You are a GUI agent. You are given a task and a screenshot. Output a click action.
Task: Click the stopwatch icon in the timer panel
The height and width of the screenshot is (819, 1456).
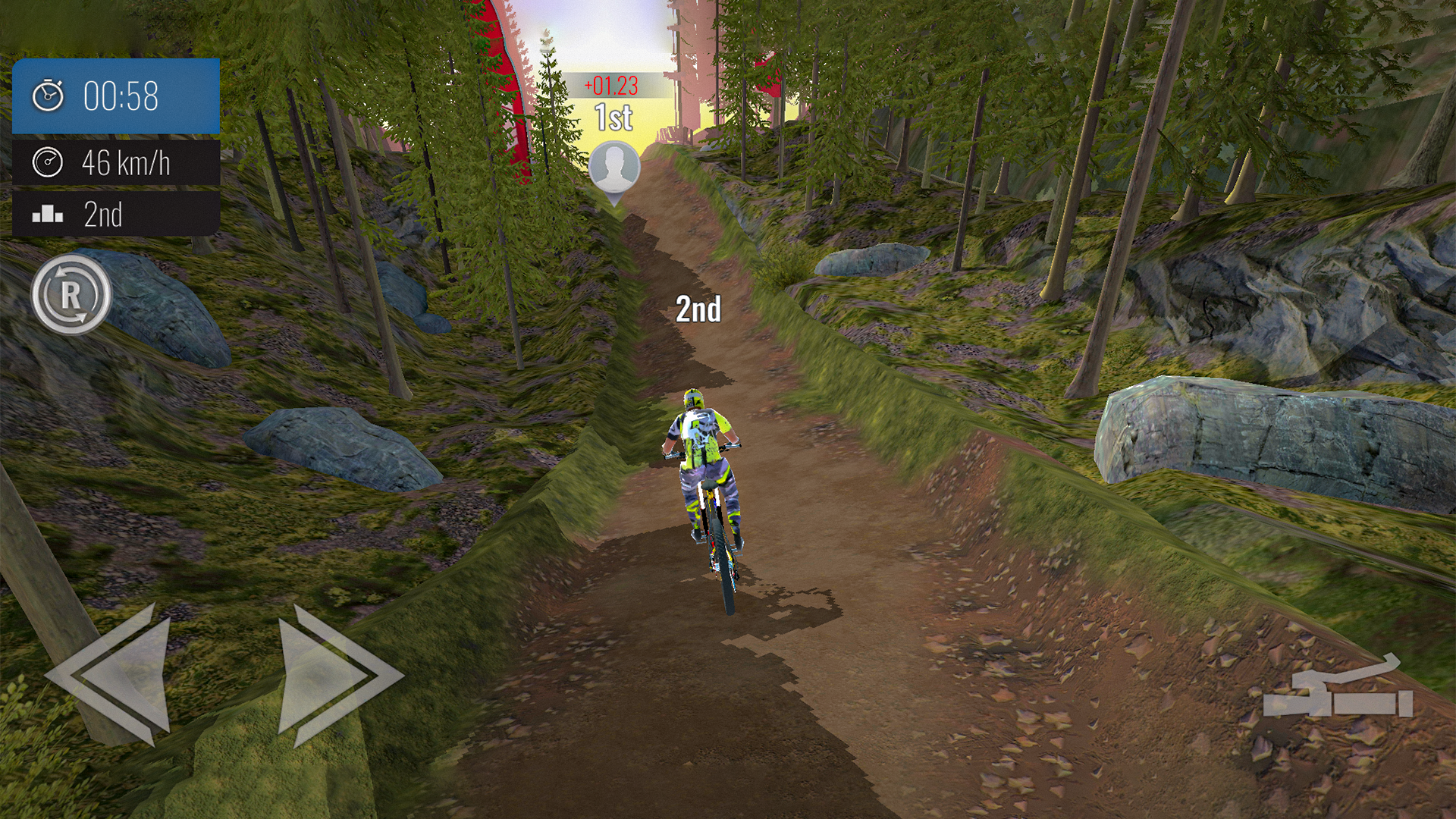pyautogui.click(x=47, y=94)
